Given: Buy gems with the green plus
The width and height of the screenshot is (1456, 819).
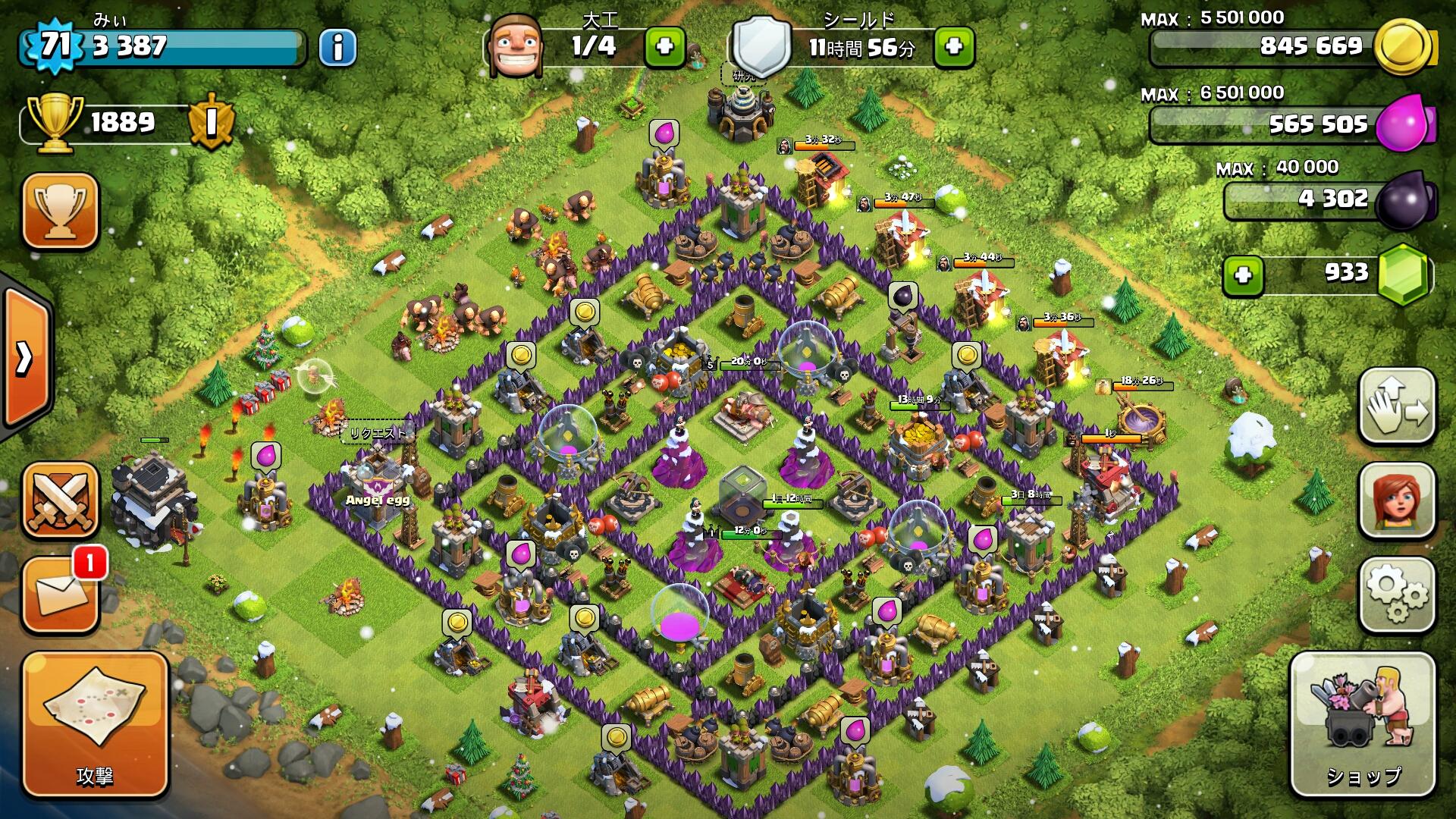Looking at the screenshot, I should tap(1243, 275).
